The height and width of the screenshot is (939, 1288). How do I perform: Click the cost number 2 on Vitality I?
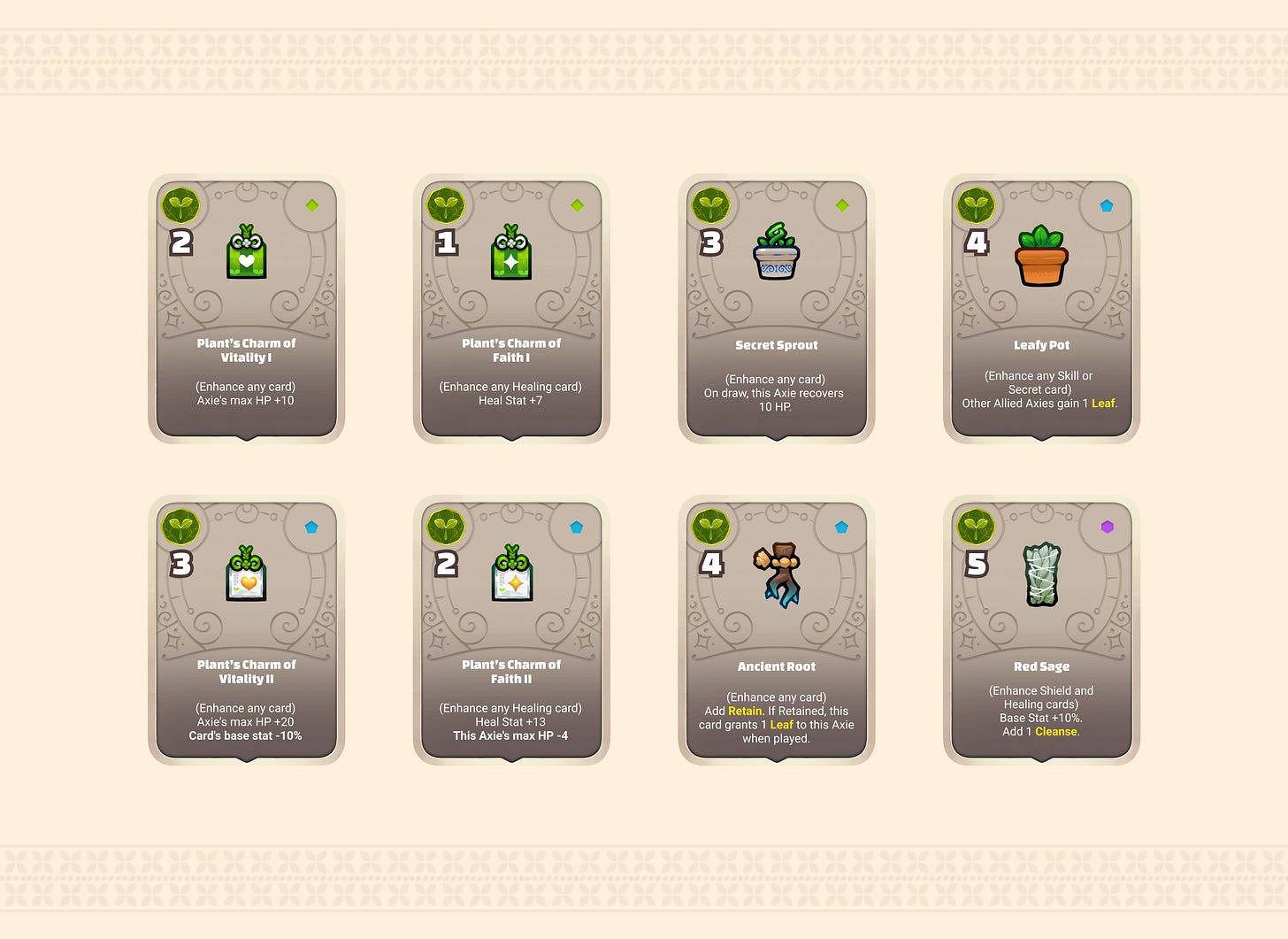point(180,242)
